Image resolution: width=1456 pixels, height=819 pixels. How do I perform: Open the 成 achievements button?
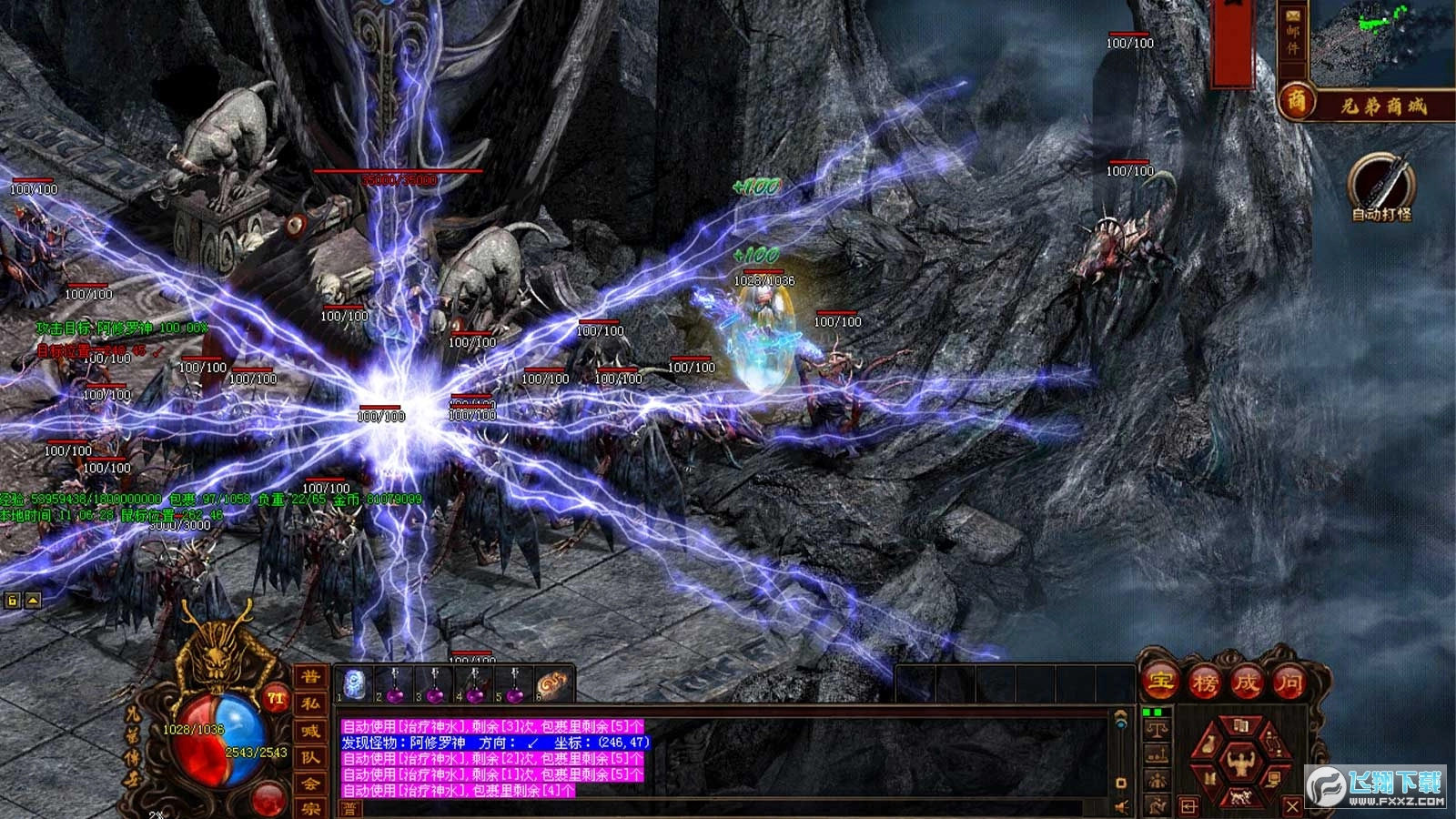(x=1246, y=681)
